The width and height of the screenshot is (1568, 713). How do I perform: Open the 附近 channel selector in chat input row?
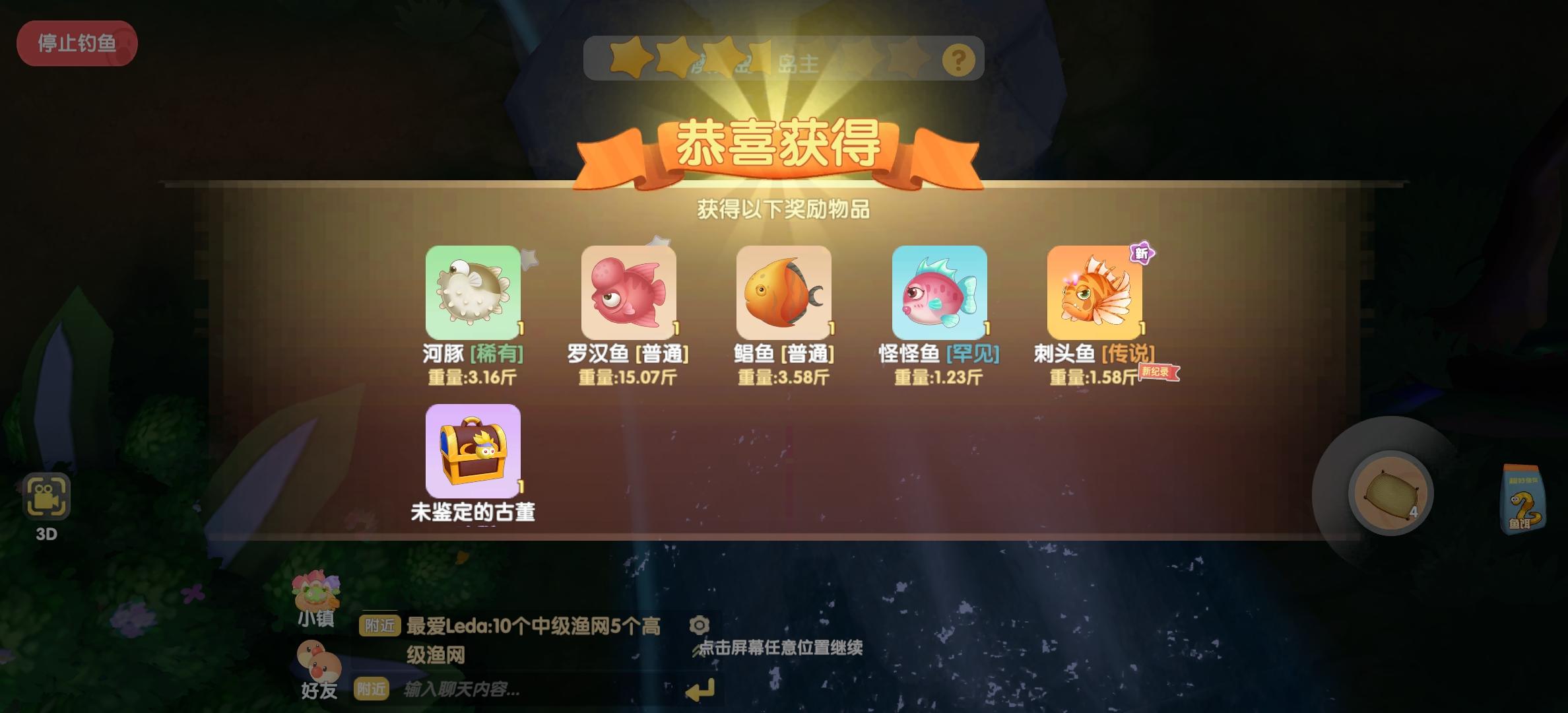[x=373, y=689]
